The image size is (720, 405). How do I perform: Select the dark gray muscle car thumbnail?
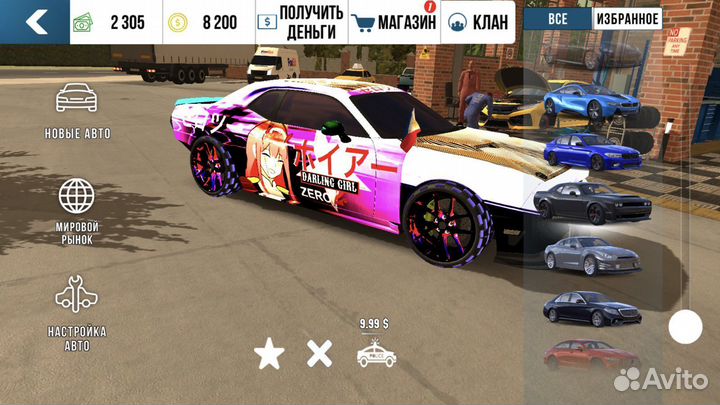click(583, 201)
